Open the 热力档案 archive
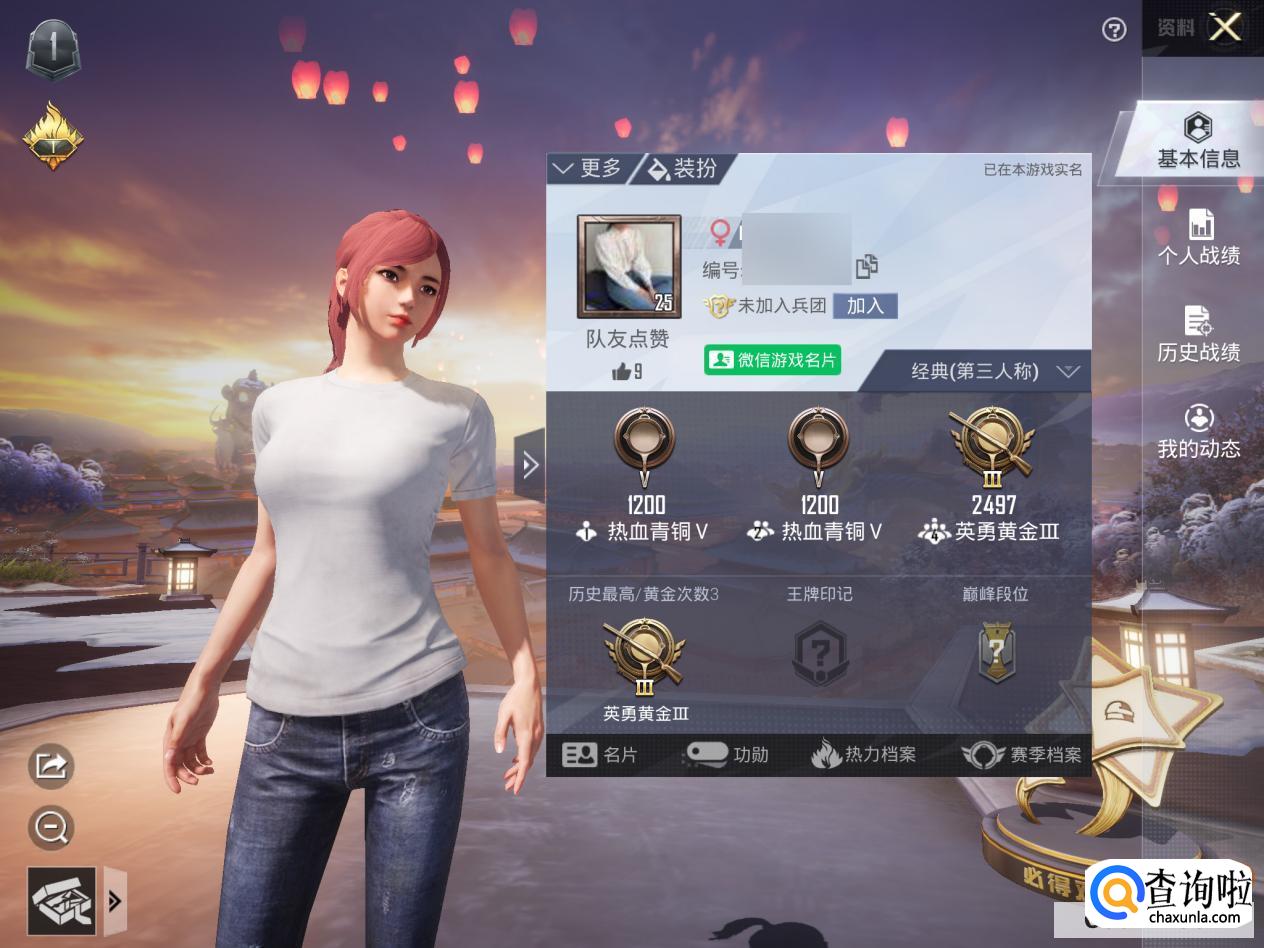The width and height of the screenshot is (1264, 948). (x=864, y=755)
